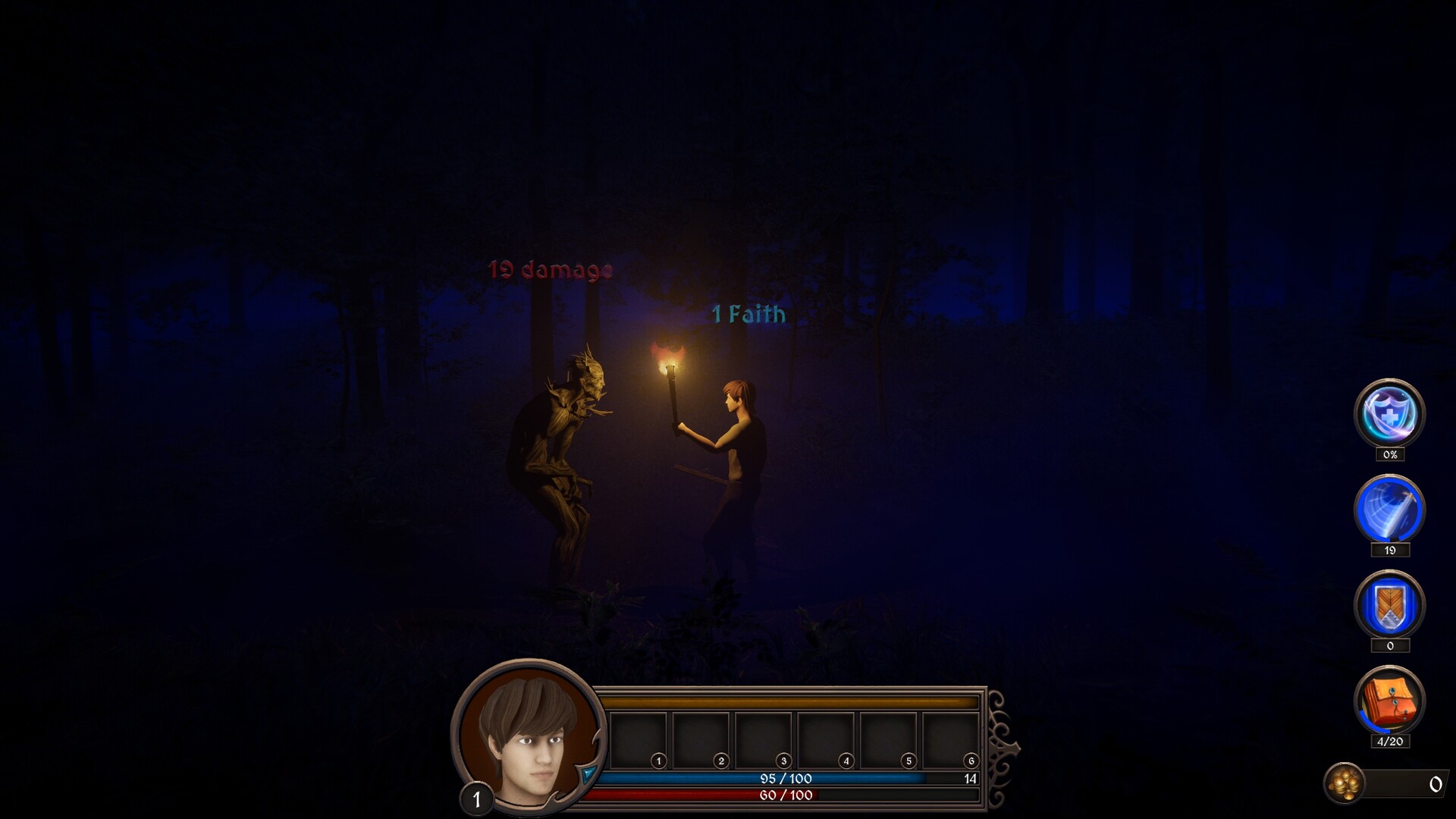Click the floating 1 Faith text
The width and height of the screenshot is (1456, 819).
point(748,315)
